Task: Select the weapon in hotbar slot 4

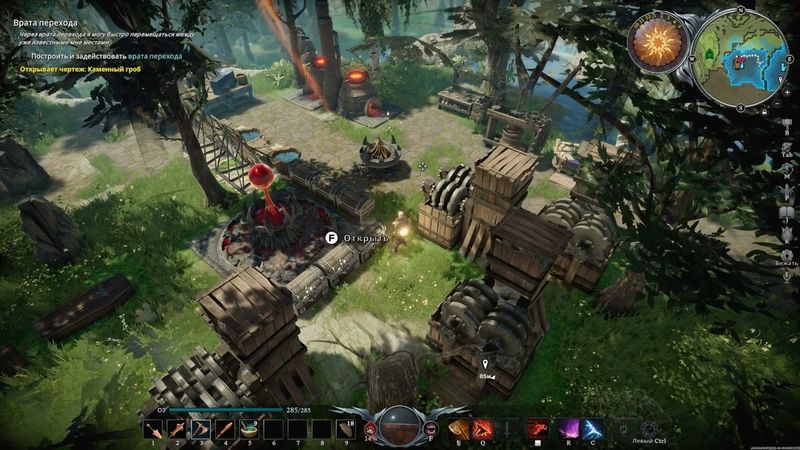Action: [222, 428]
